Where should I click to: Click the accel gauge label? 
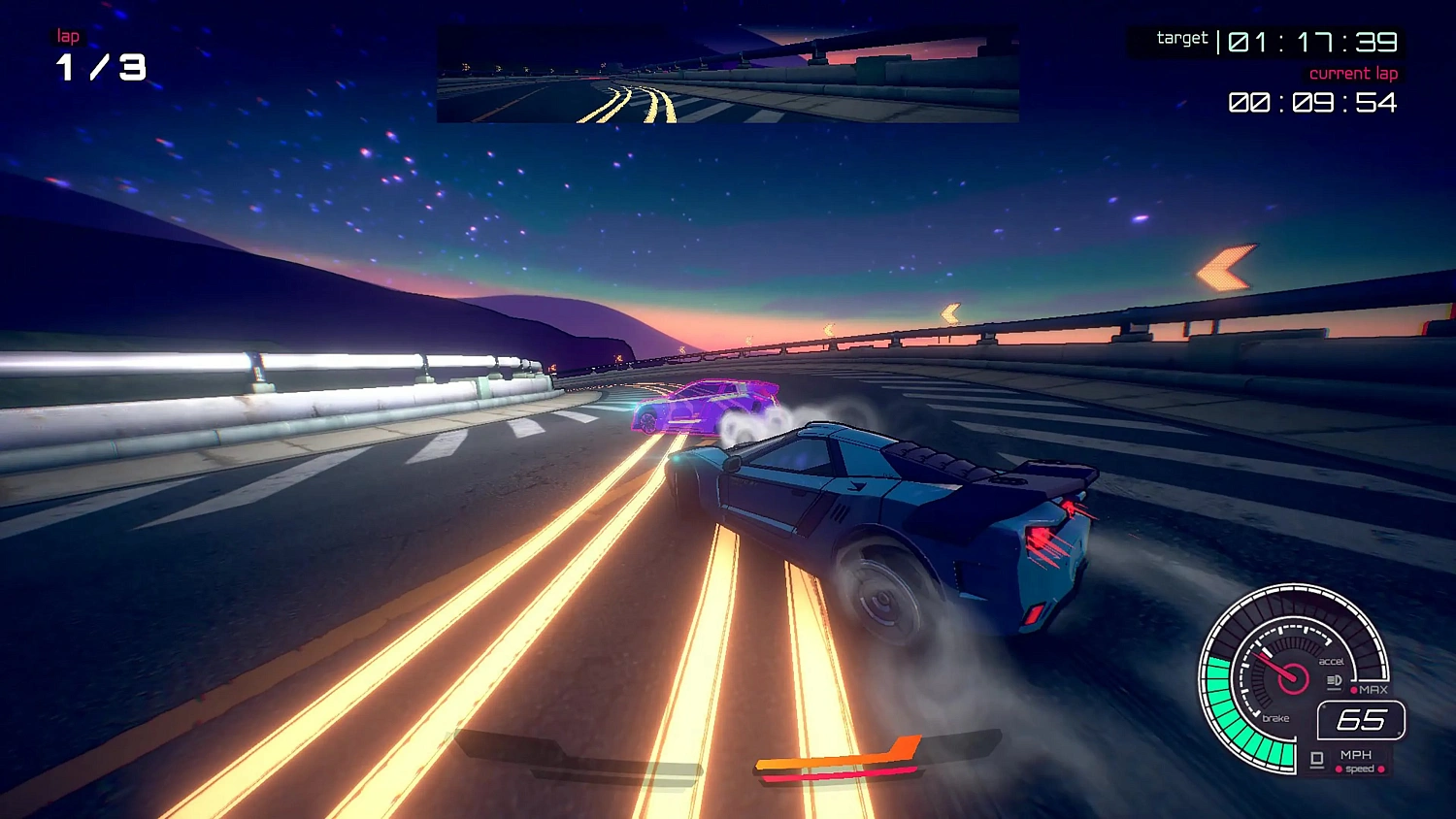[1332, 661]
